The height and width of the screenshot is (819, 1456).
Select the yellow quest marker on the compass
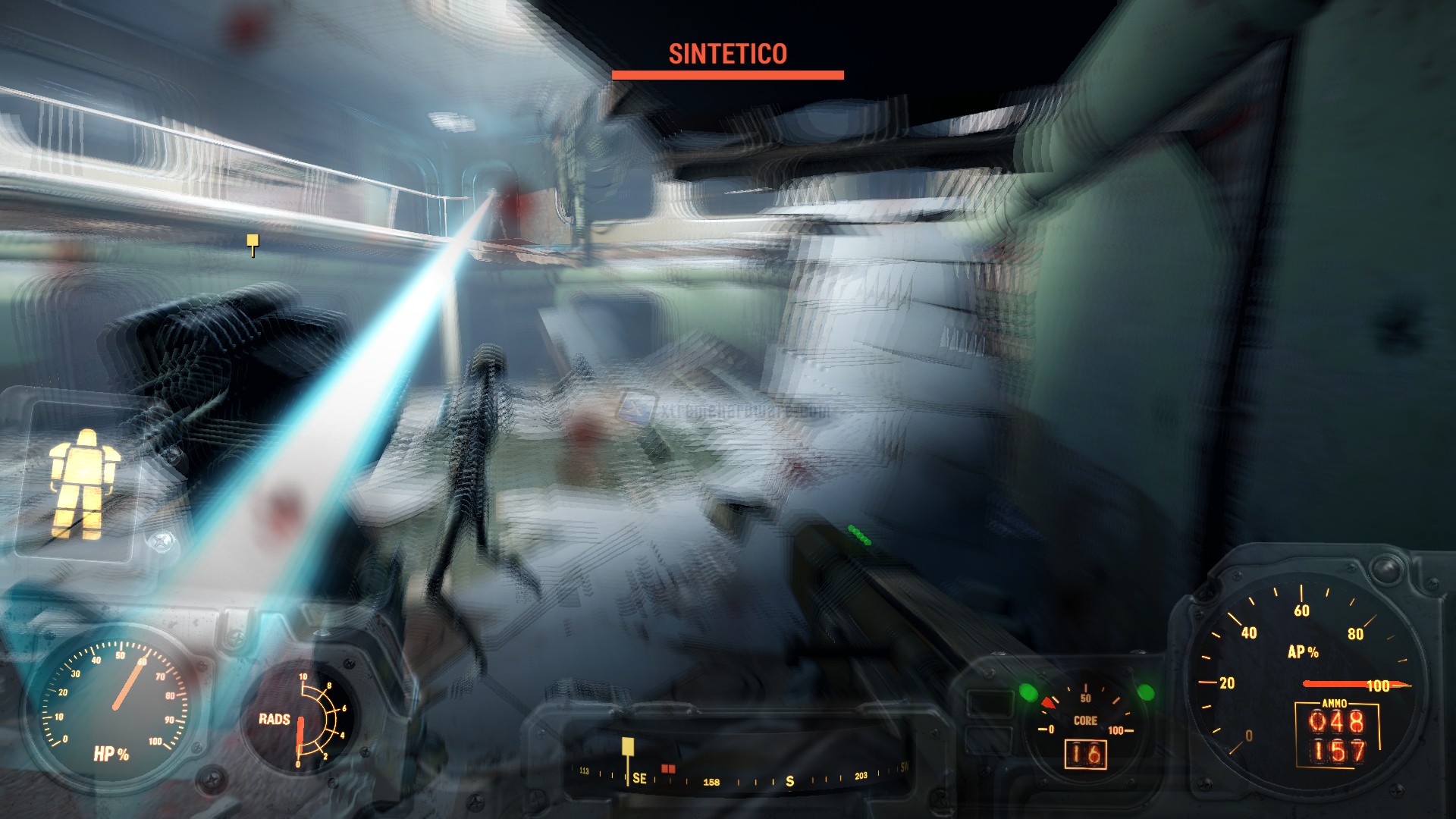(628, 747)
